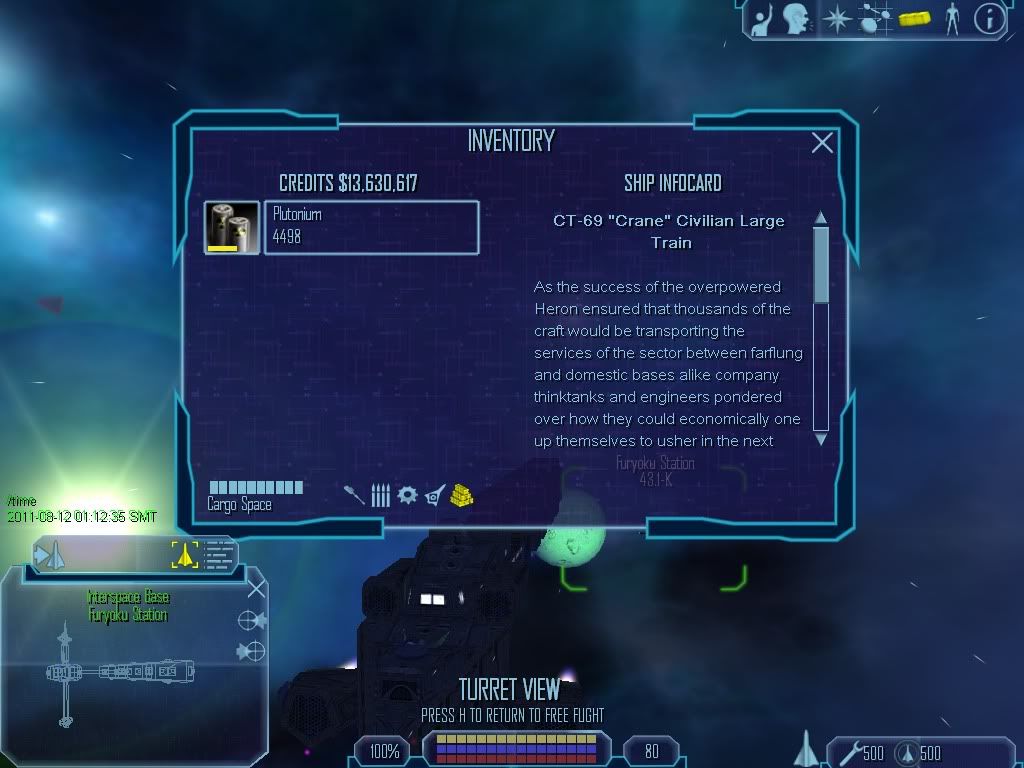Show the ammunition filter with four bullets
1024x768 pixels.
[380, 495]
